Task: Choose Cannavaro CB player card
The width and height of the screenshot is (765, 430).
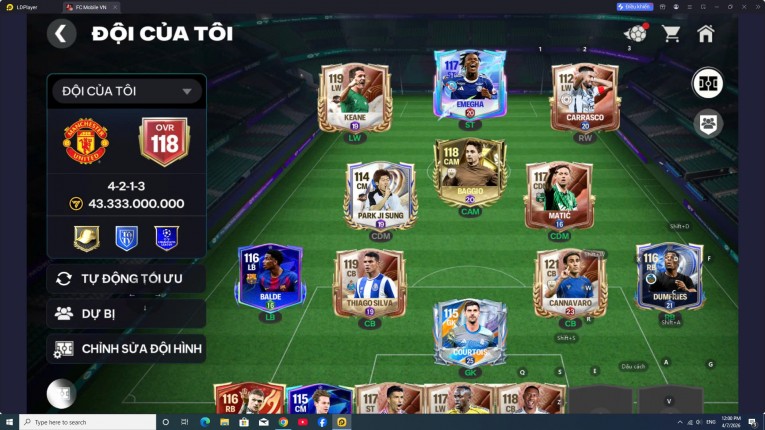Action: tap(570, 284)
